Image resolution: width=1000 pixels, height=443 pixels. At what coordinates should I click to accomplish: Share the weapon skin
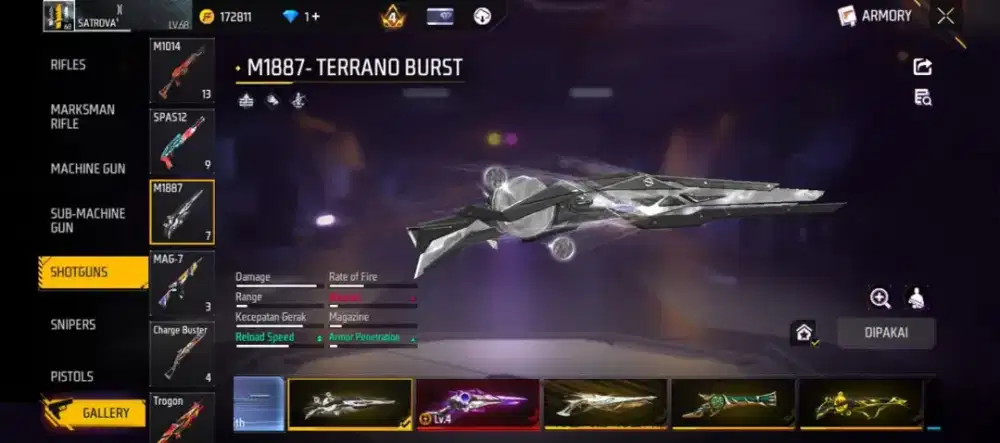coord(922,67)
